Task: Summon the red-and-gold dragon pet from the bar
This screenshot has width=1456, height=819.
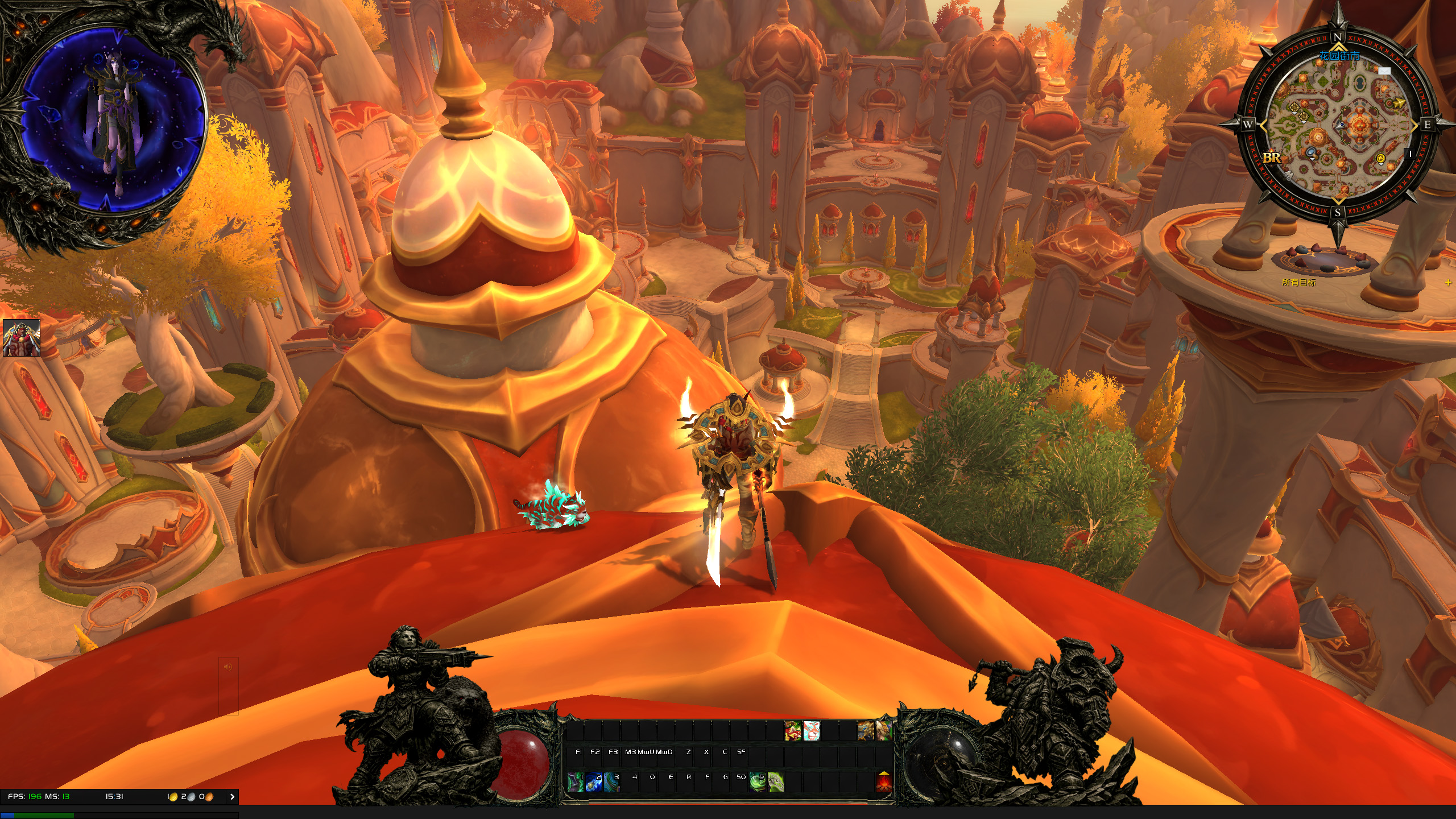Action: point(793,731)
